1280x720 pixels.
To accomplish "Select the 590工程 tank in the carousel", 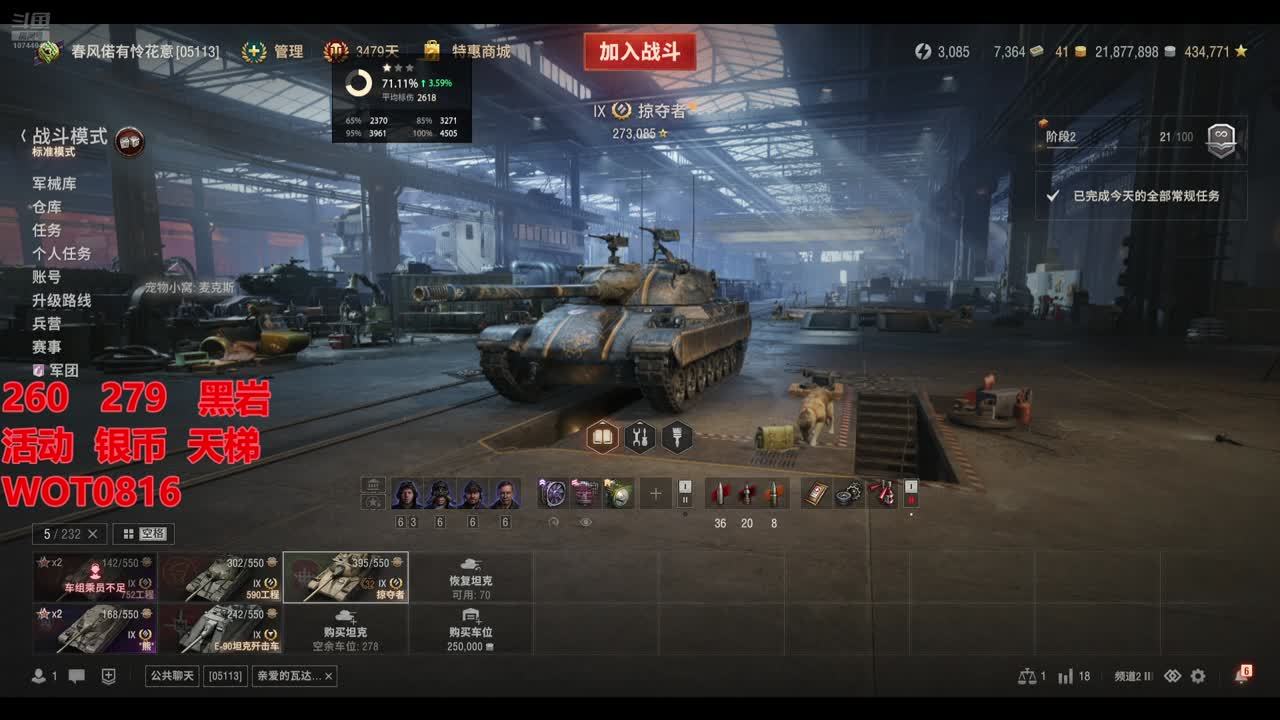I will click(220, 577).
